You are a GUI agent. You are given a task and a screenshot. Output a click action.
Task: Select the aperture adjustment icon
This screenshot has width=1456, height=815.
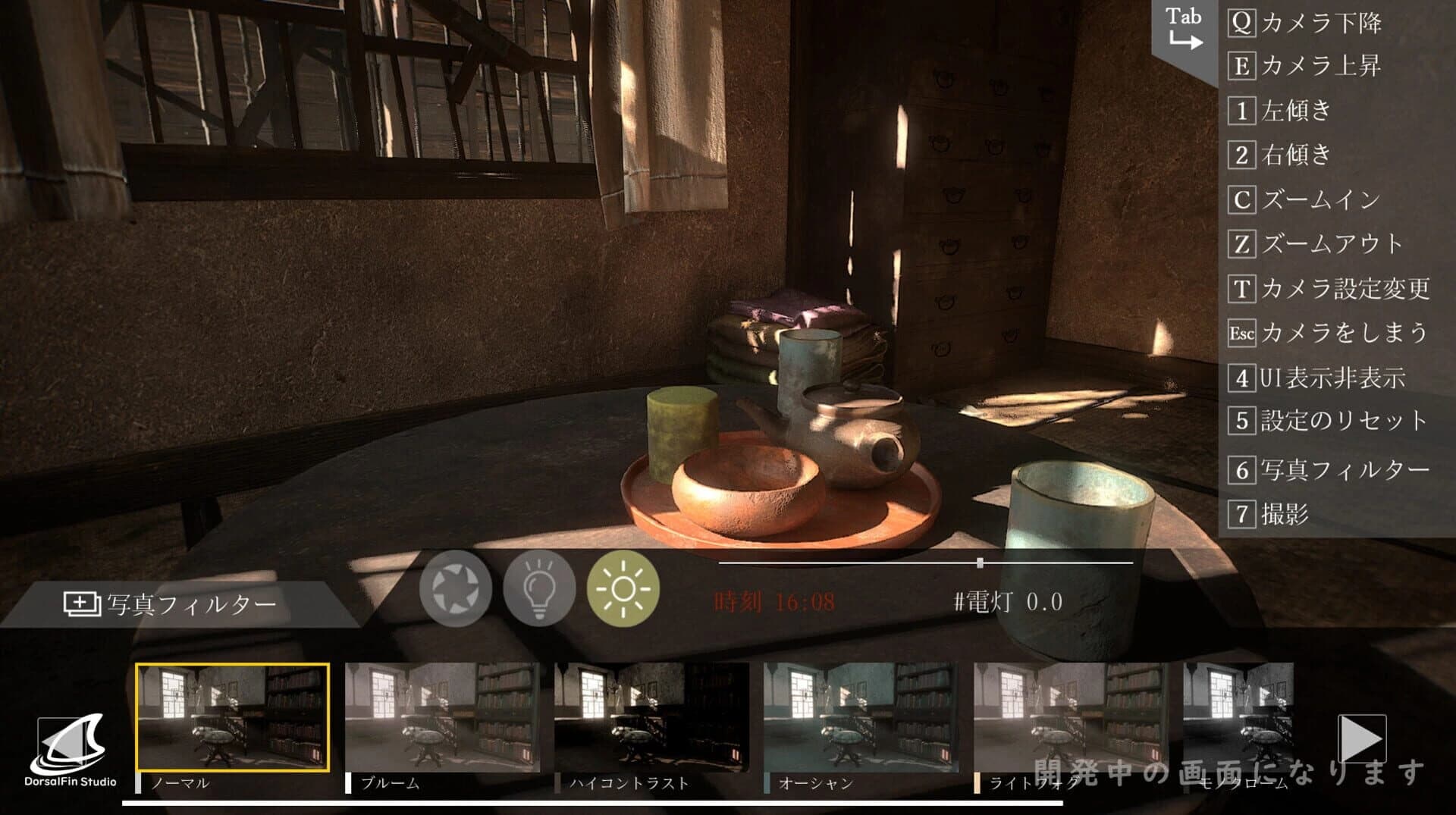pyautogui.click(x=456, y=588)
